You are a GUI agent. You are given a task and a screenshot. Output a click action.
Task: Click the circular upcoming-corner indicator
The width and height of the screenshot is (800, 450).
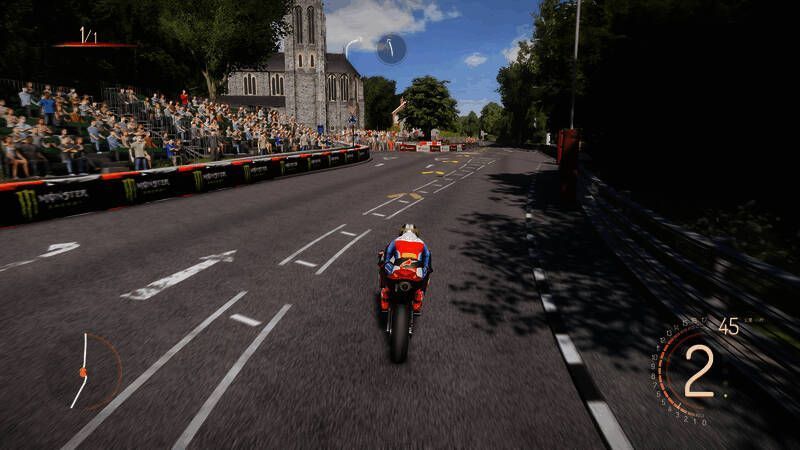pyautogui.click(x=390, y=48)
